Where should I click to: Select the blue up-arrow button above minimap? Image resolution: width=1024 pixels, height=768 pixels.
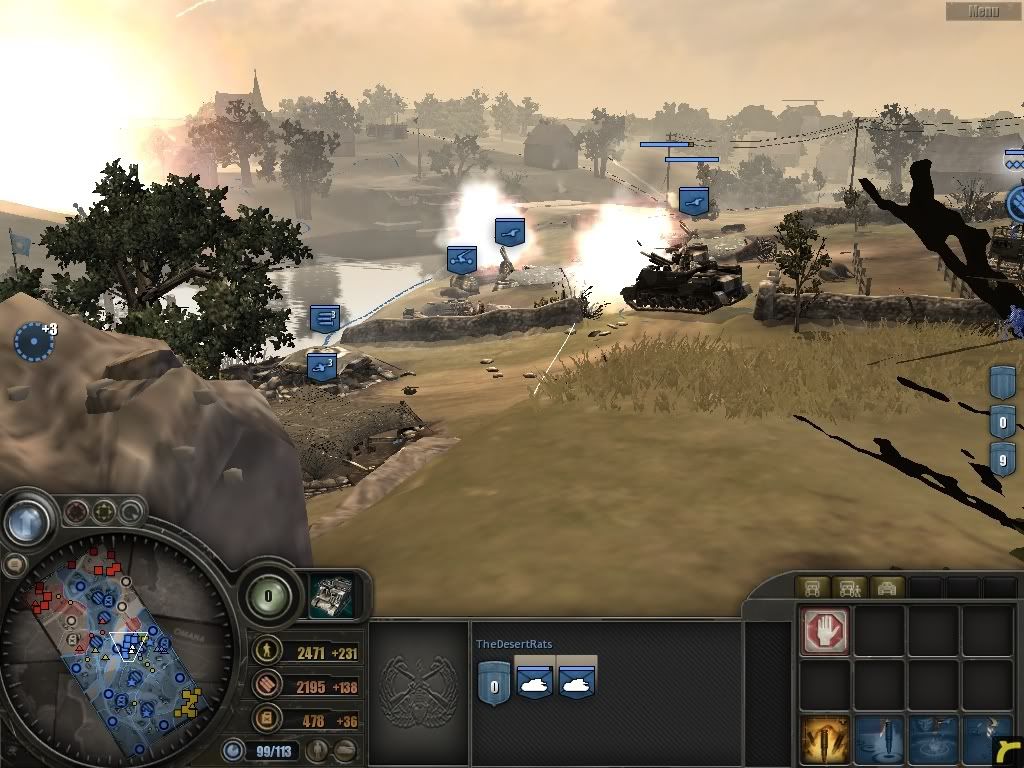[27, 520]
